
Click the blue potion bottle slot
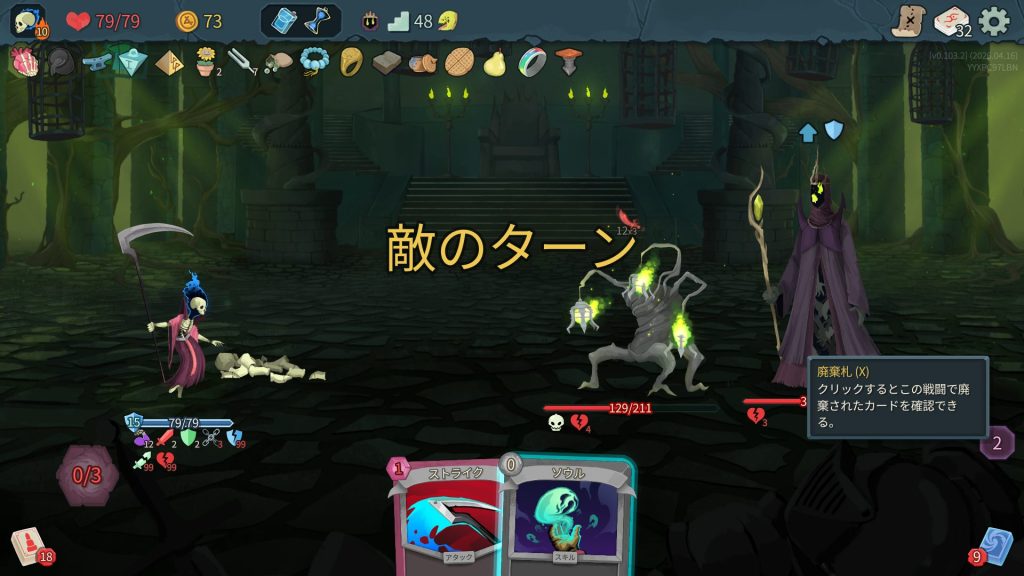284,21
